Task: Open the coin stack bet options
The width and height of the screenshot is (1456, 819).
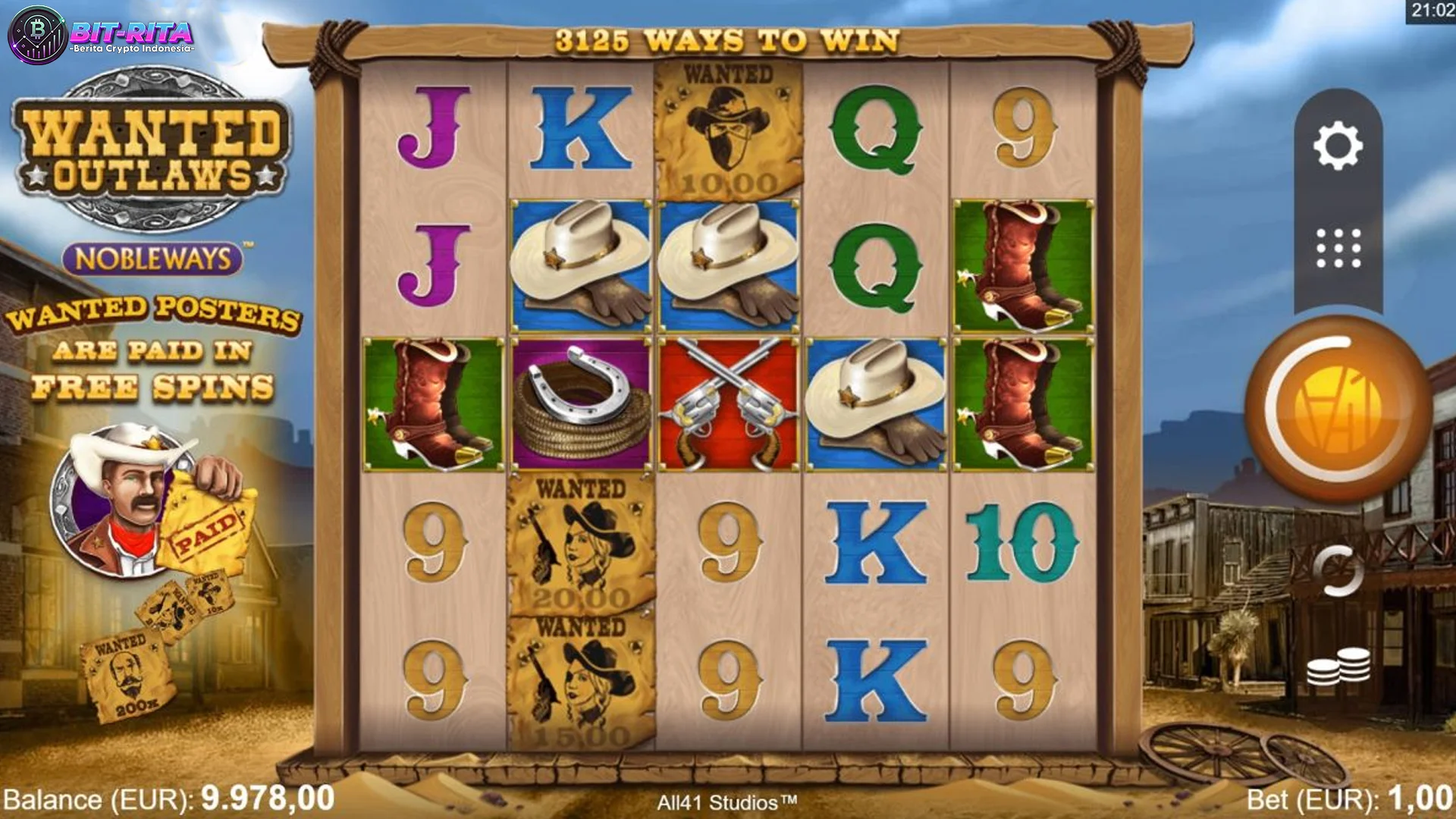Action: point(1338,667)
